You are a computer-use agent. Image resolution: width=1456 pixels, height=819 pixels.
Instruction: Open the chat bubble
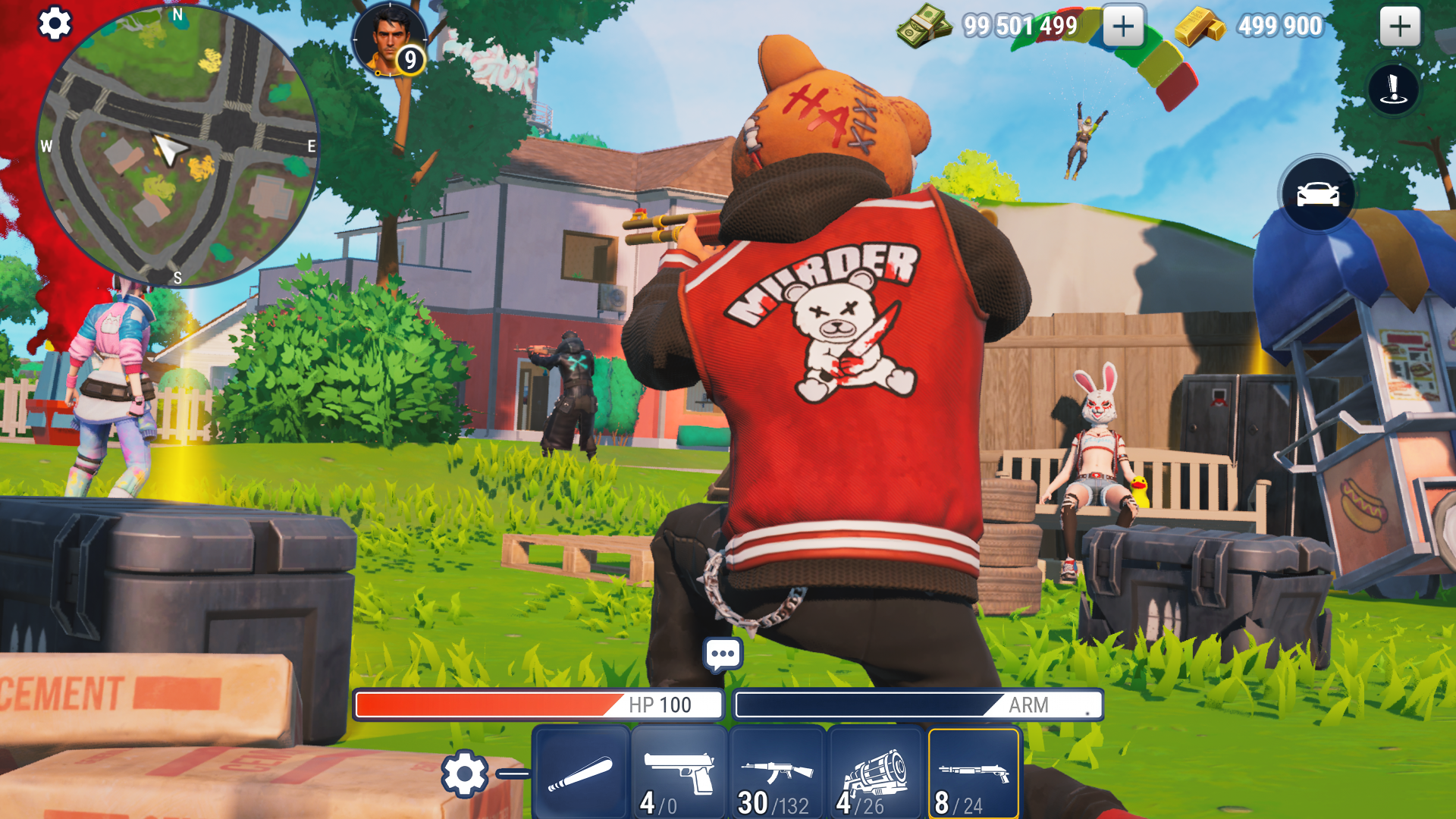point(724,653)
